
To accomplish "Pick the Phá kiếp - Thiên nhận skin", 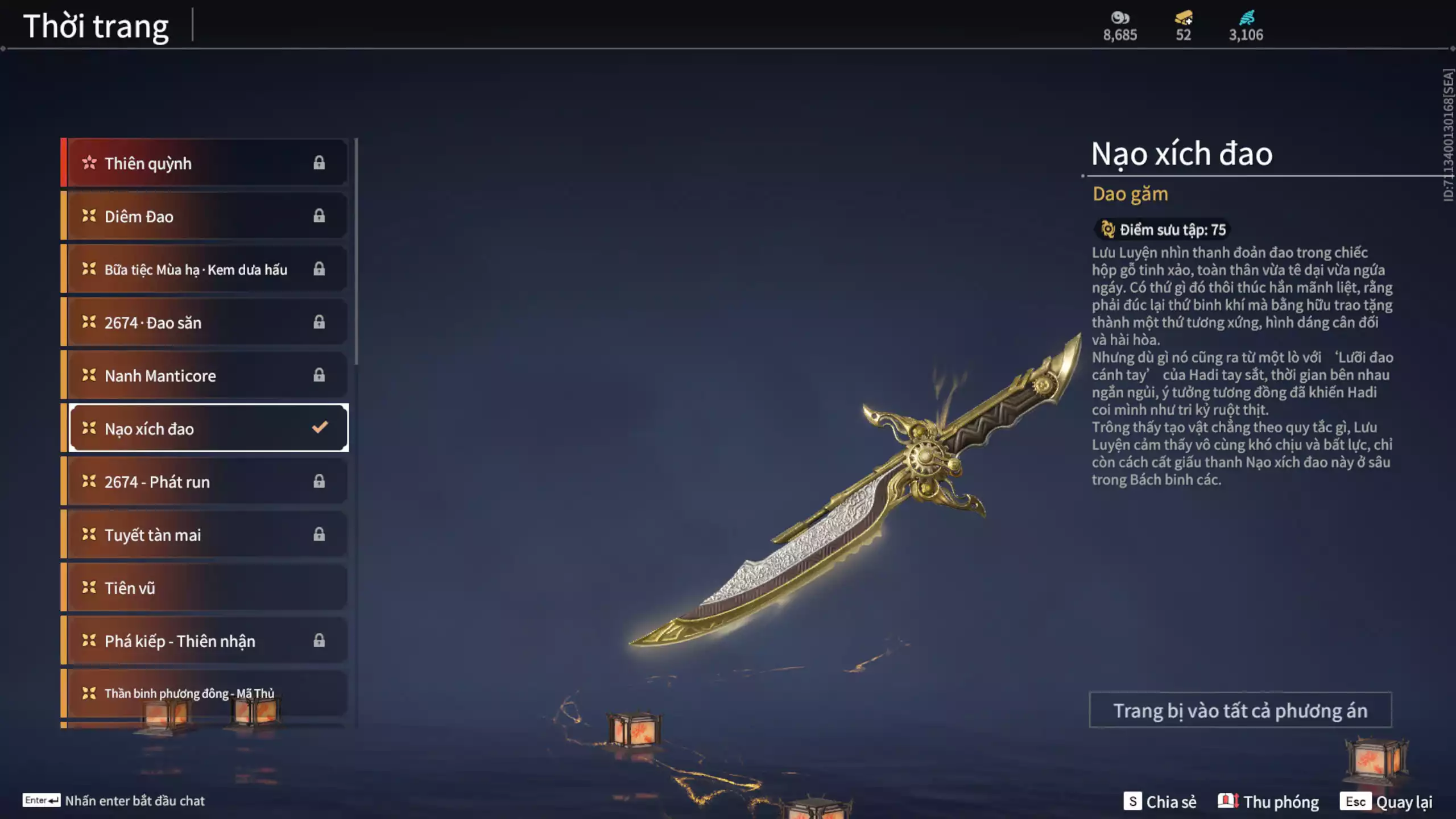I will 205,641.
